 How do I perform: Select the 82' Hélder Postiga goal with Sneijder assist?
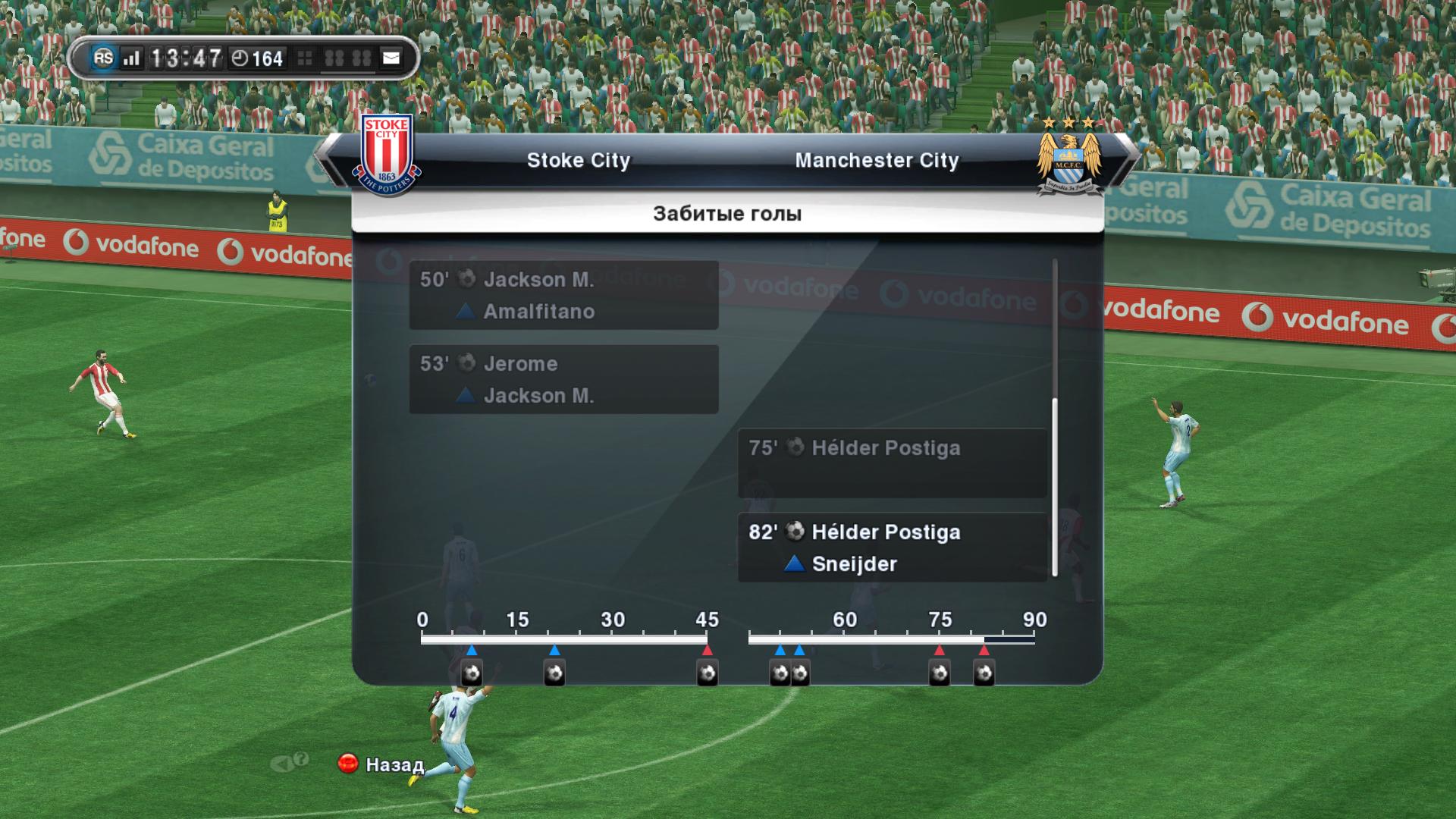pyautogui.click(x=892, y=548)
